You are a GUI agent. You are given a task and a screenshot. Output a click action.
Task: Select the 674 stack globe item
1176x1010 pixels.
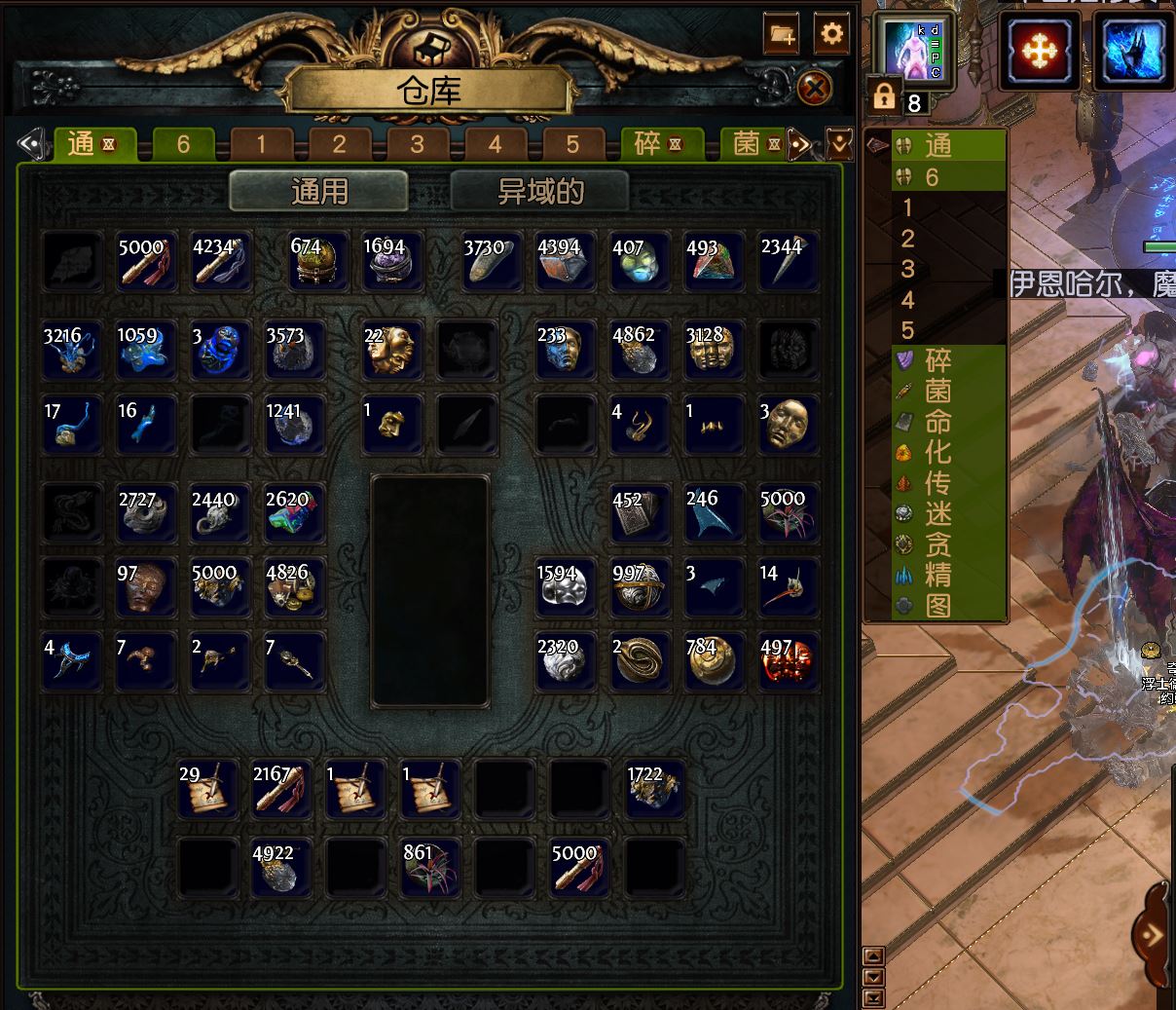point(317,262)
